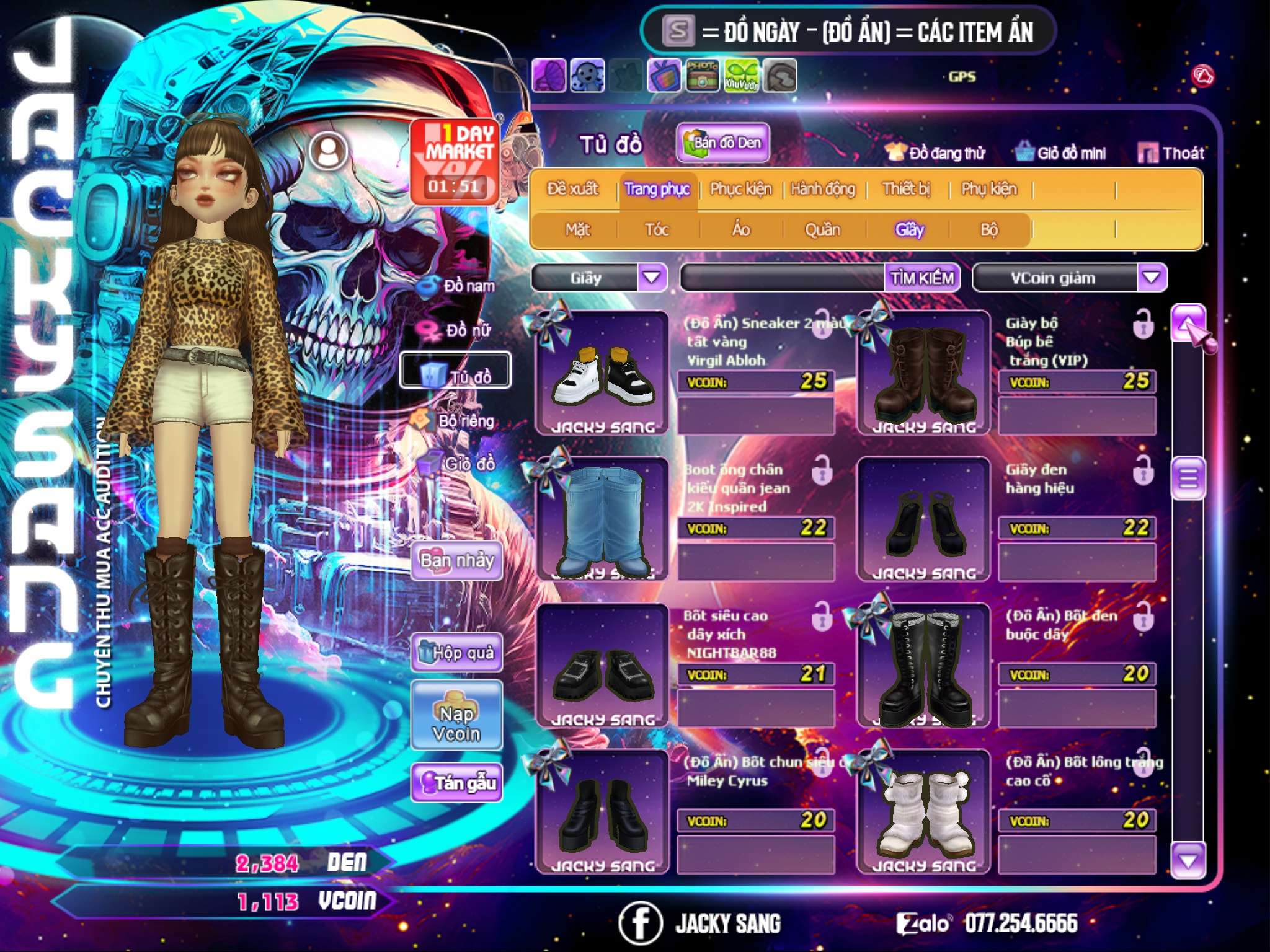
Task: Click the TÌM KIẾM search button
Action: tap(922, 278)
